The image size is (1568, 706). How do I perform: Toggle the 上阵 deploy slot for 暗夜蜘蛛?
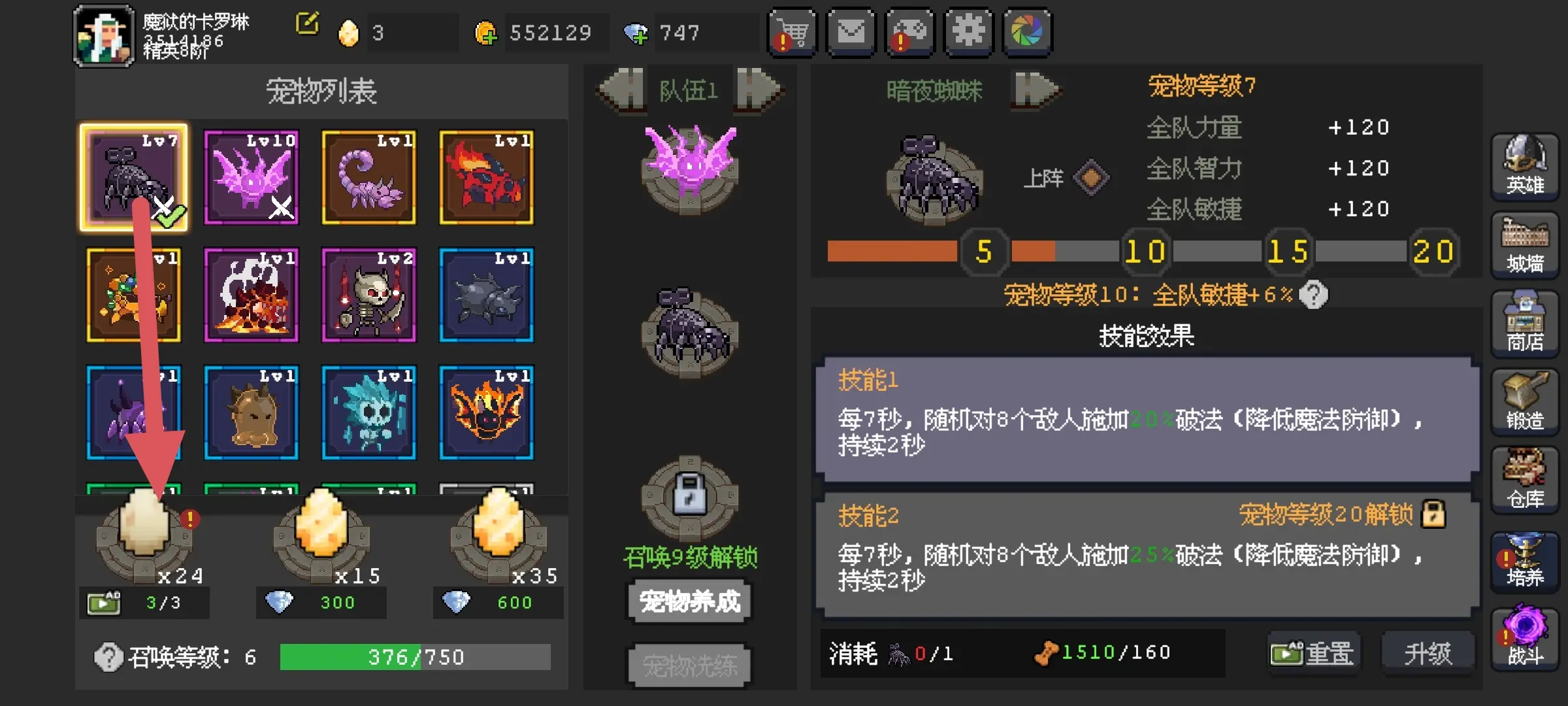tap(1091, 178)
